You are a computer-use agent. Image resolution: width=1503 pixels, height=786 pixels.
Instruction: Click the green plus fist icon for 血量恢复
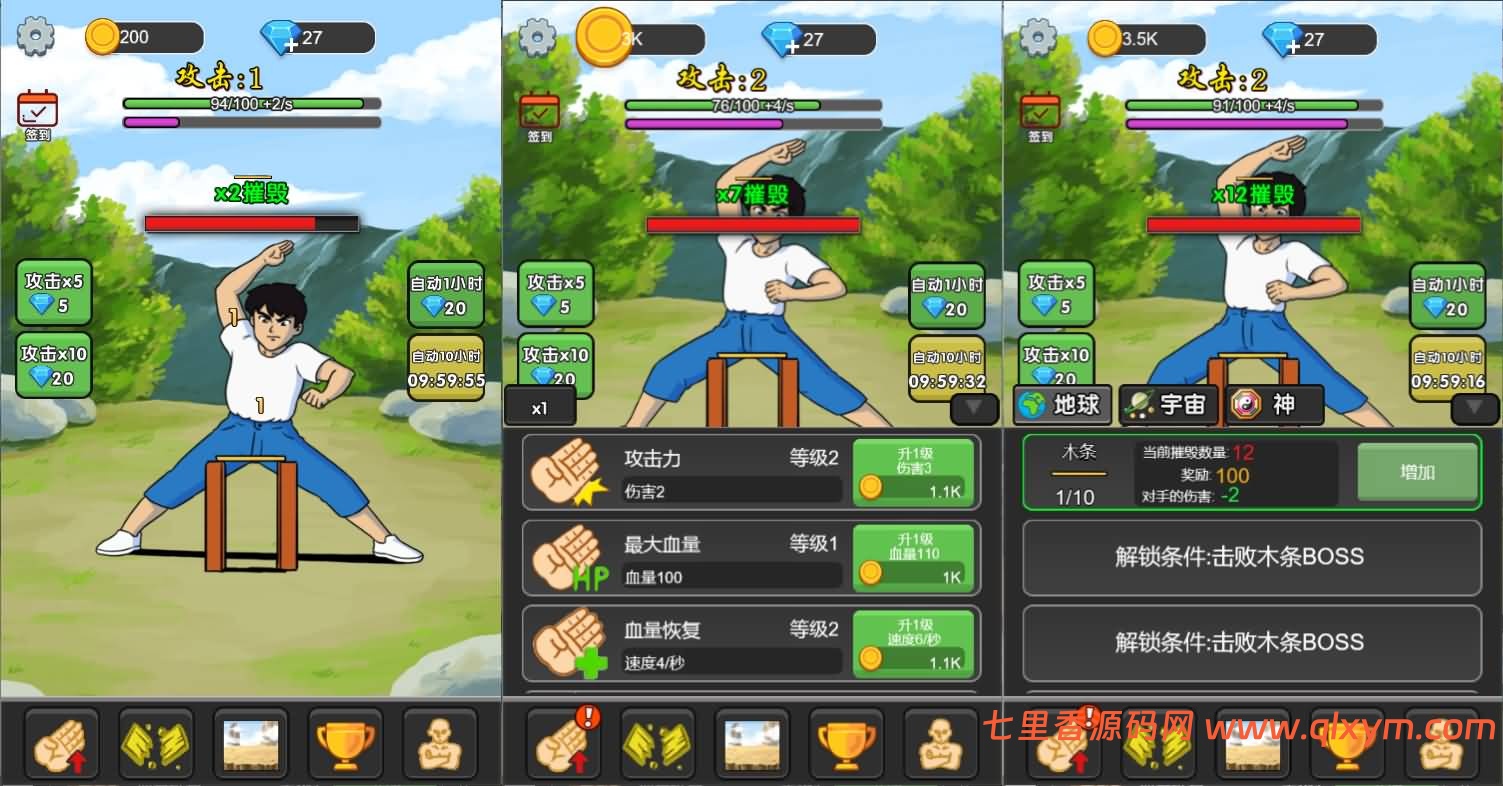565,644
